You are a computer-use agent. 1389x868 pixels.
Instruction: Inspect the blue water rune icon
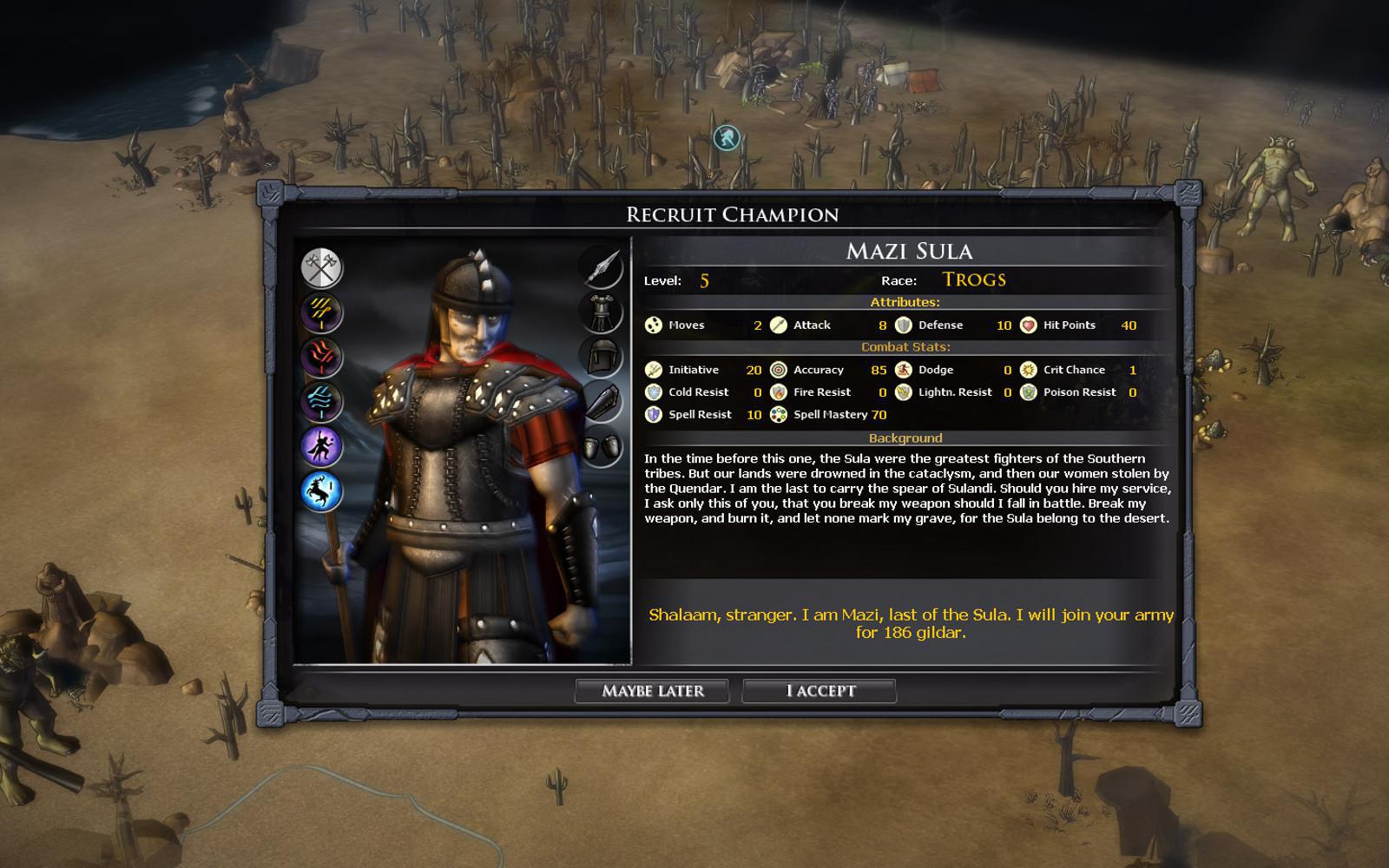322,402
